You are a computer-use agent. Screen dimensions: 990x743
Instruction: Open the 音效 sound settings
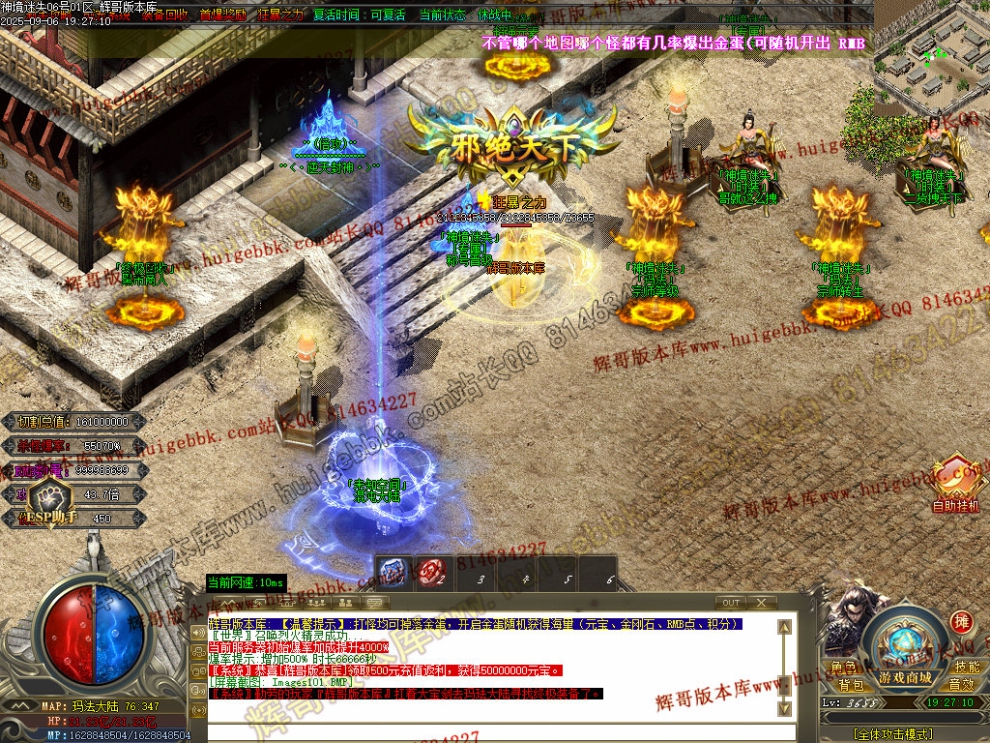pos(961,685)
